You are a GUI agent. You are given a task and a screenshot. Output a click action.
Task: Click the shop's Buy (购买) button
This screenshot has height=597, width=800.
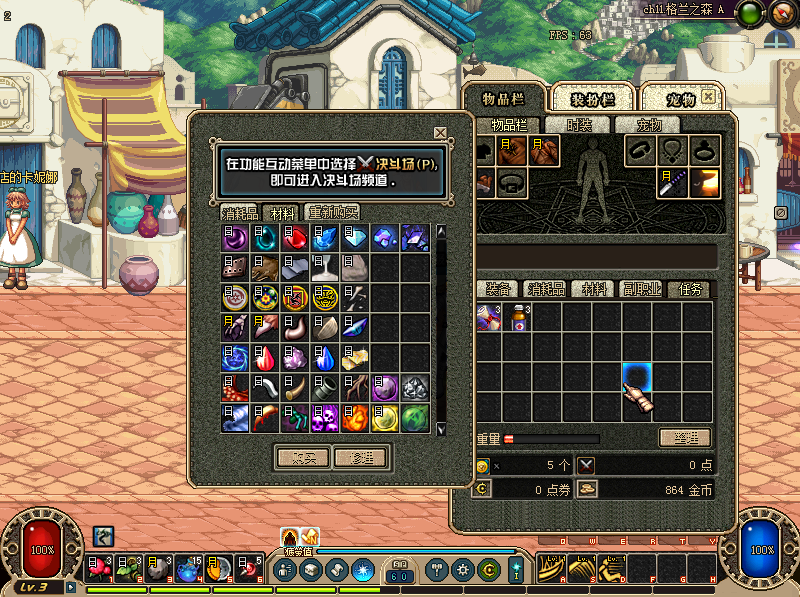[302, 457]
